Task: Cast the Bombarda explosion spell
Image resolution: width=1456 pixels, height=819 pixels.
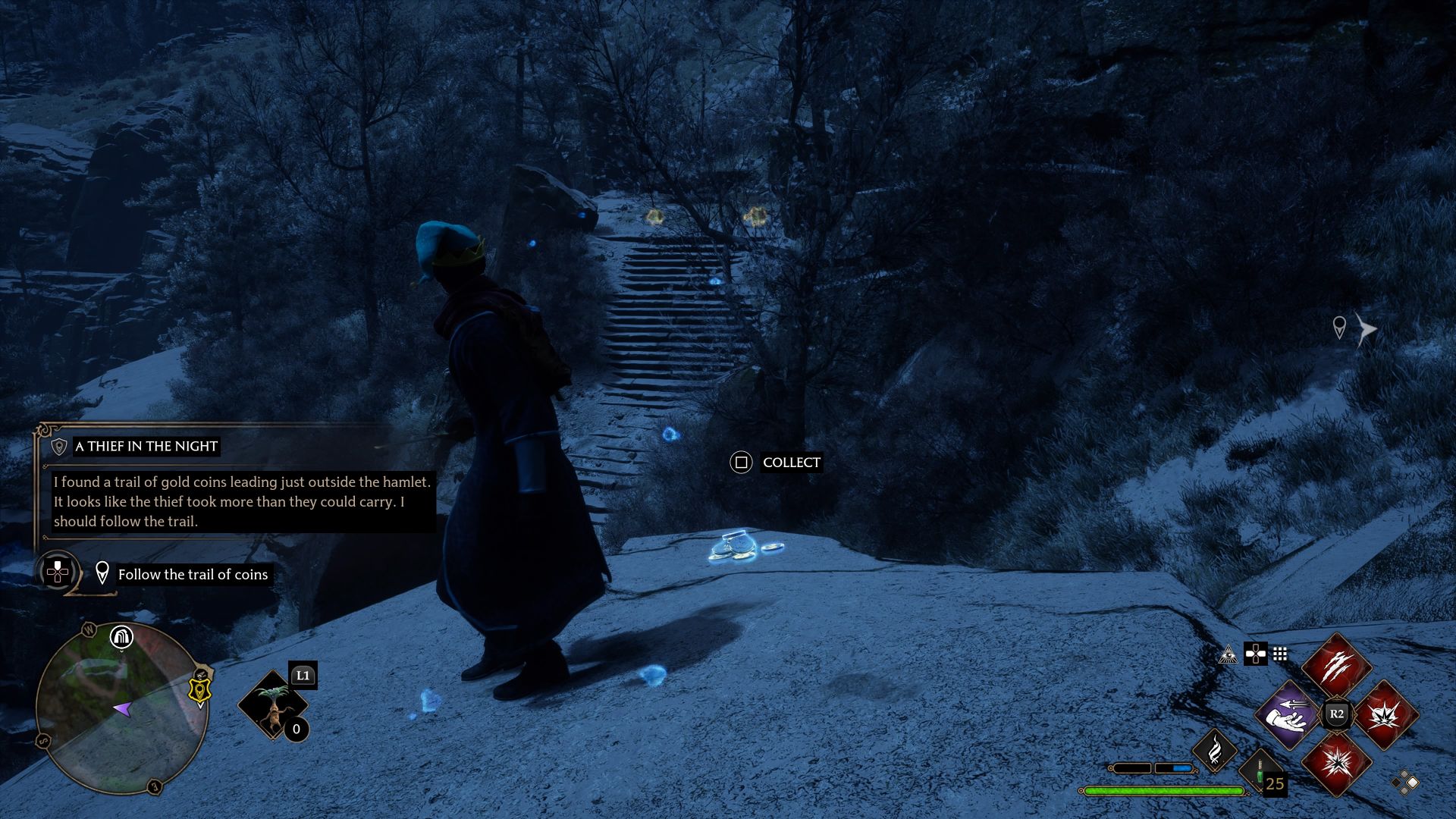Action: tap(1385, 714)
